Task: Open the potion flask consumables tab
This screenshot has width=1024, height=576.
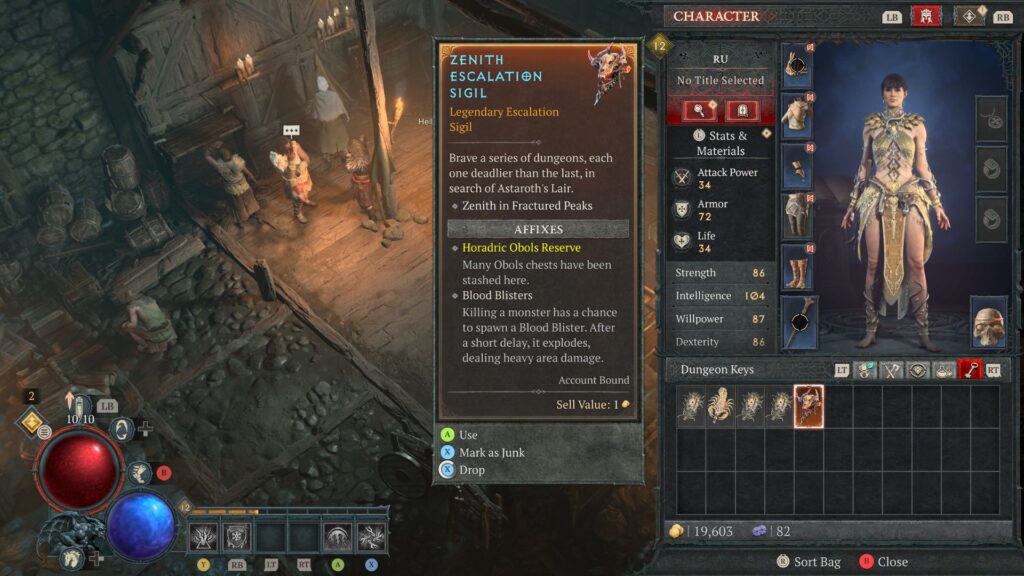Action: pyautogui.click(x=944, y=370)
